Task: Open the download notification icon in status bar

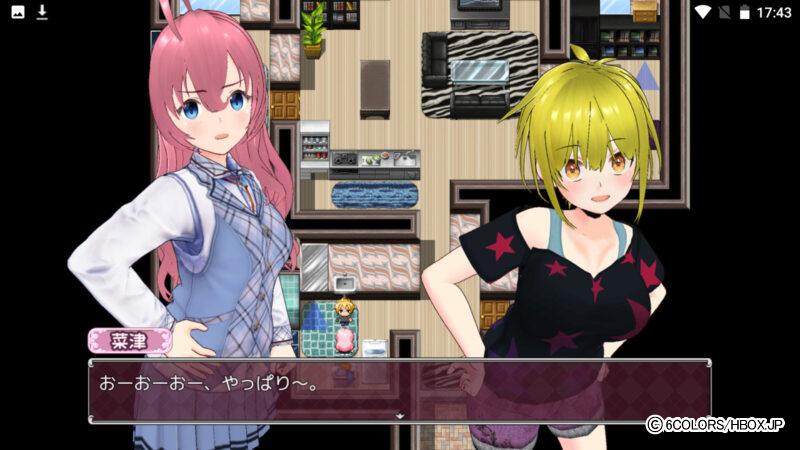Action: (x=42, y=12)
